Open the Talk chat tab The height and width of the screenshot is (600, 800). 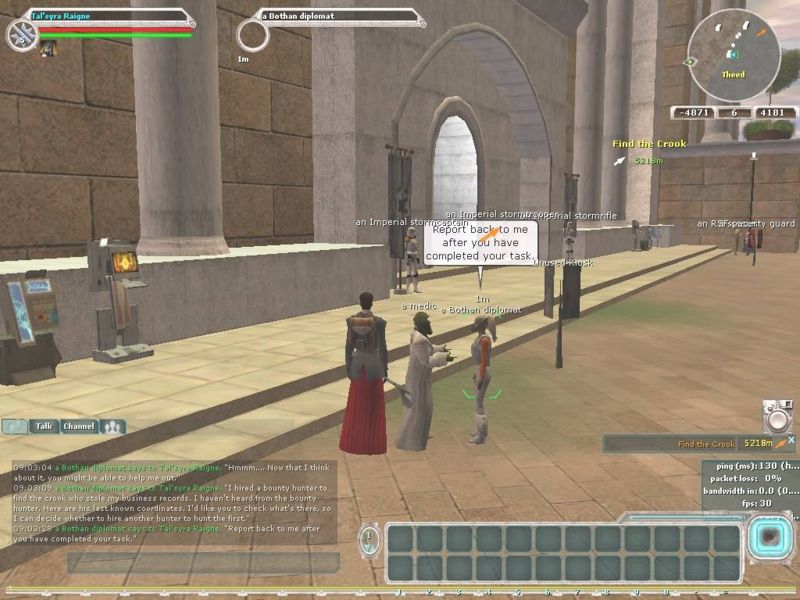44,426
